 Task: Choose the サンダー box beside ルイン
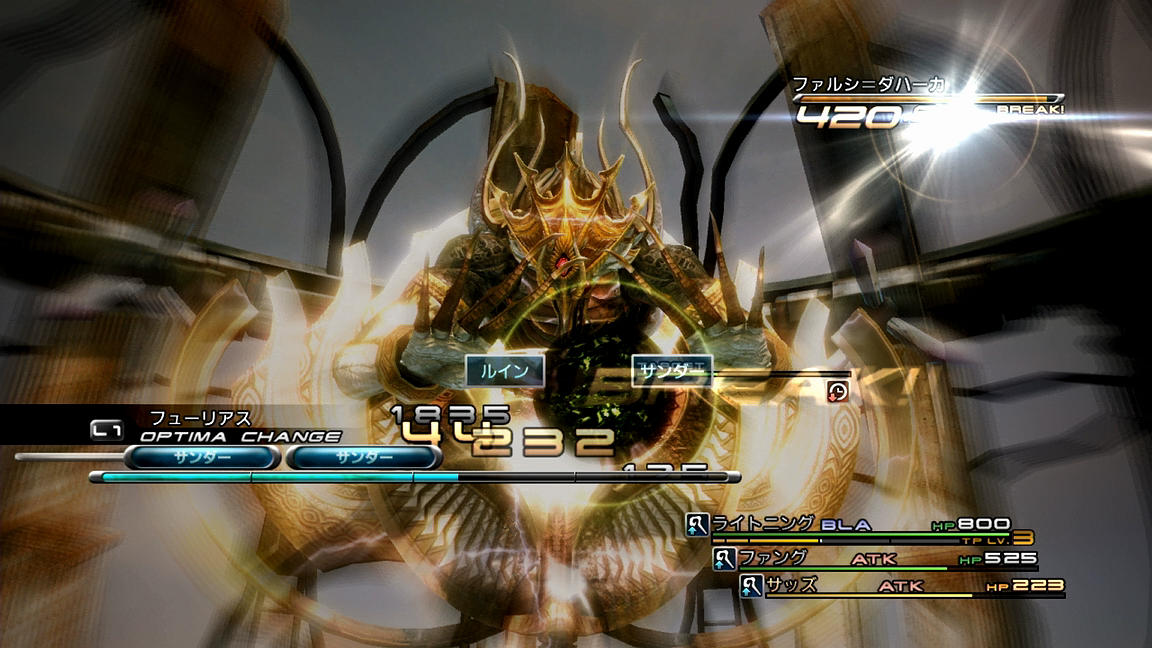point(671,370)
